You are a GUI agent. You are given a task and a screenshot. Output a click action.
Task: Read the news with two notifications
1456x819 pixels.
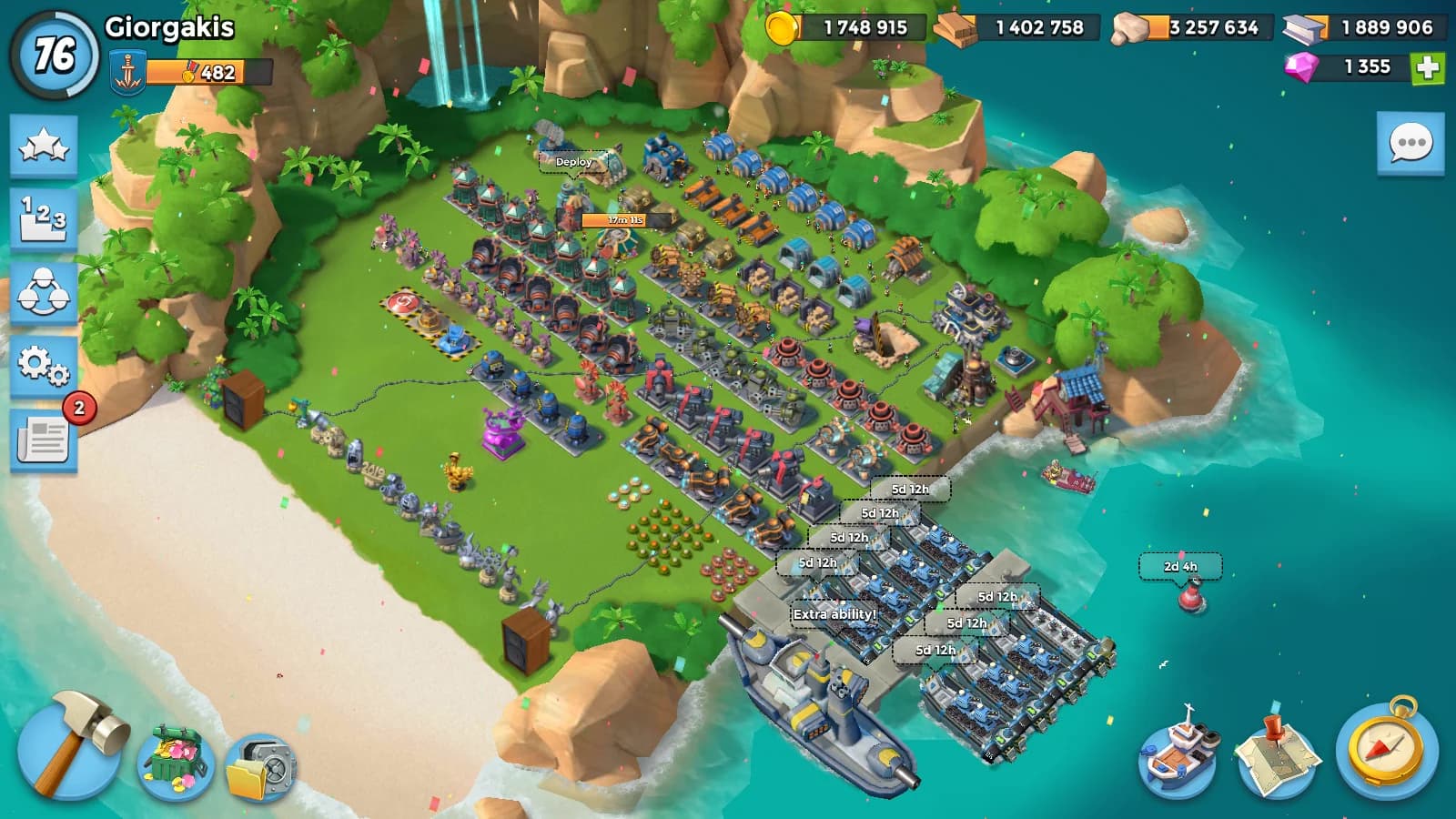[44, 440]
